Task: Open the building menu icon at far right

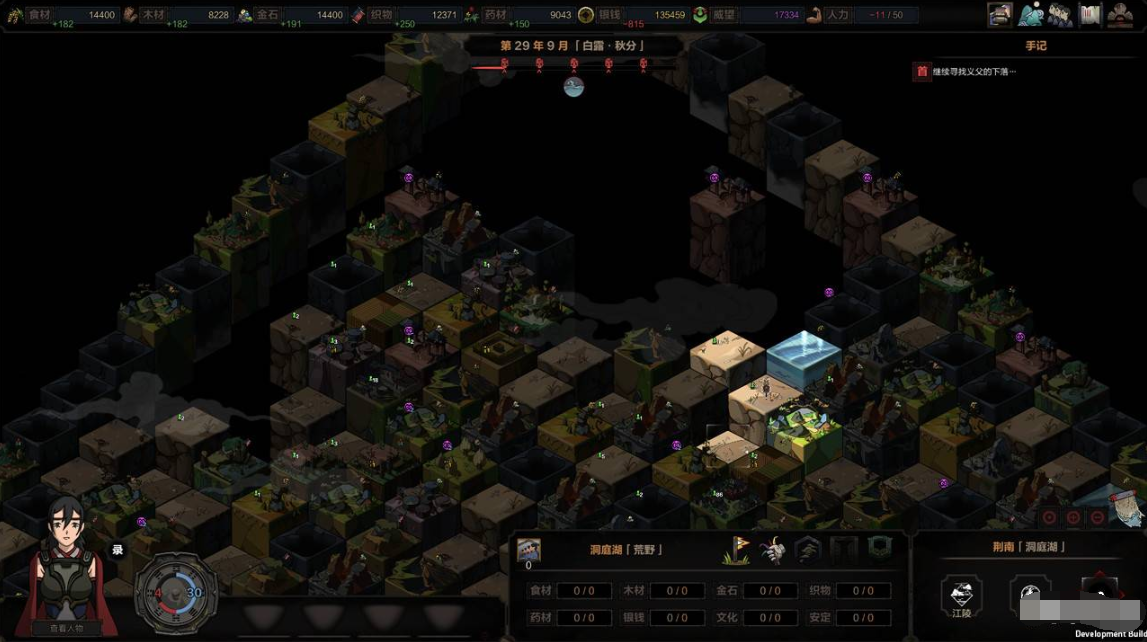Action: click(x=1120, y=14)
